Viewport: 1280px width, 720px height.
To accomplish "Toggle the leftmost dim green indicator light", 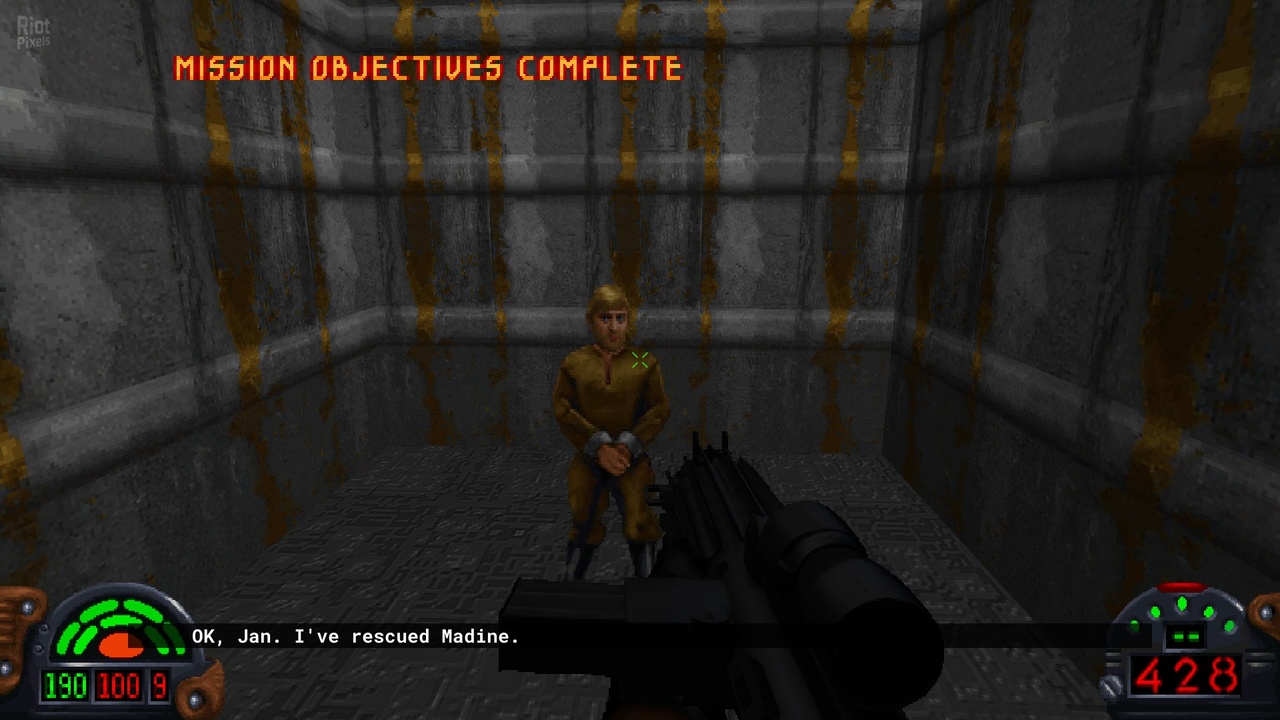I will coord(1134,627).
